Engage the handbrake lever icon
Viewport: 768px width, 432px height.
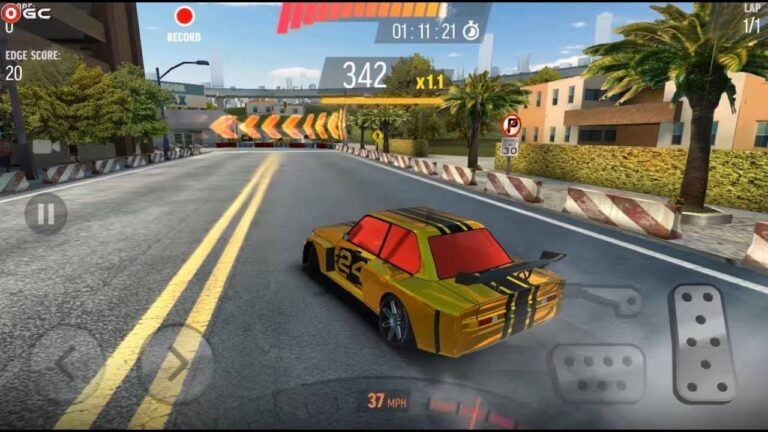(612, 299)
